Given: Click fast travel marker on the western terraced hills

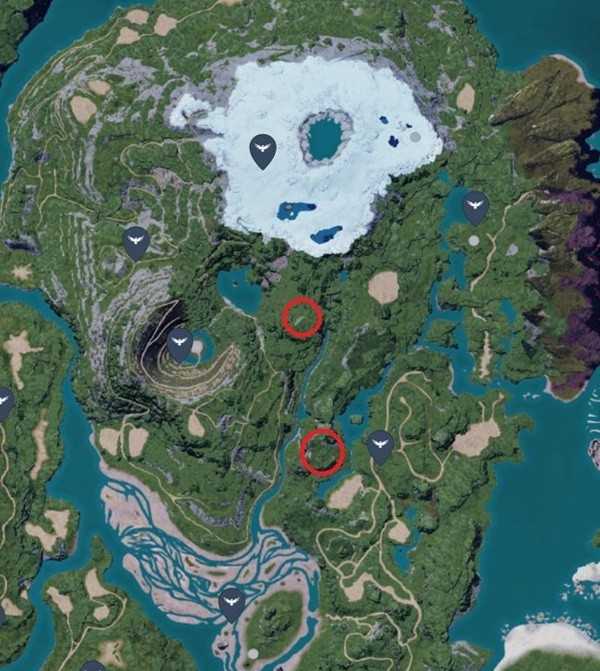Looking at the screenshot, I should click(x=136, y=241).
